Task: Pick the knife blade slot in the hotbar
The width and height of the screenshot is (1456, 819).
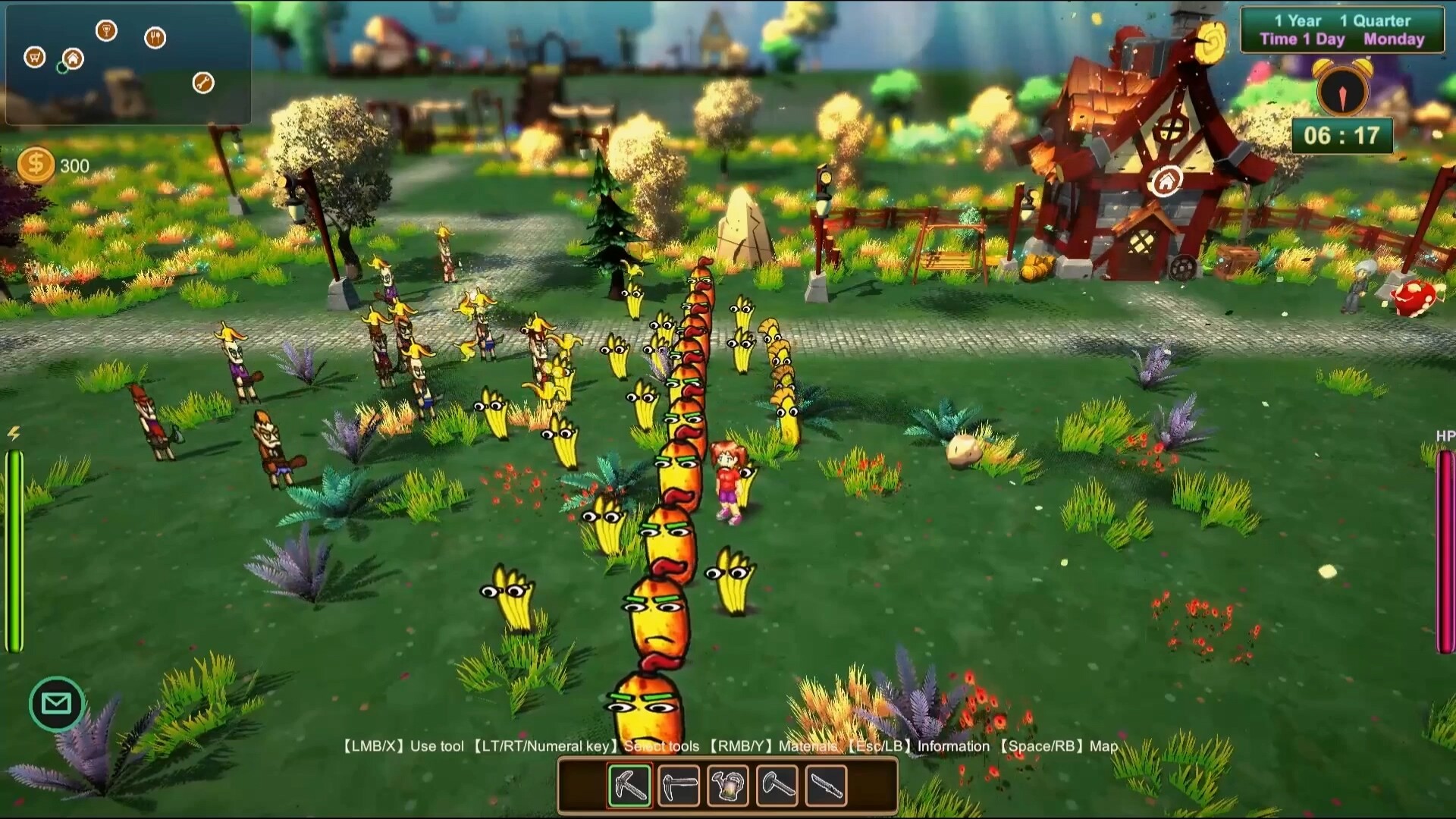Action: pyautogui.click(x=826, y=785)
